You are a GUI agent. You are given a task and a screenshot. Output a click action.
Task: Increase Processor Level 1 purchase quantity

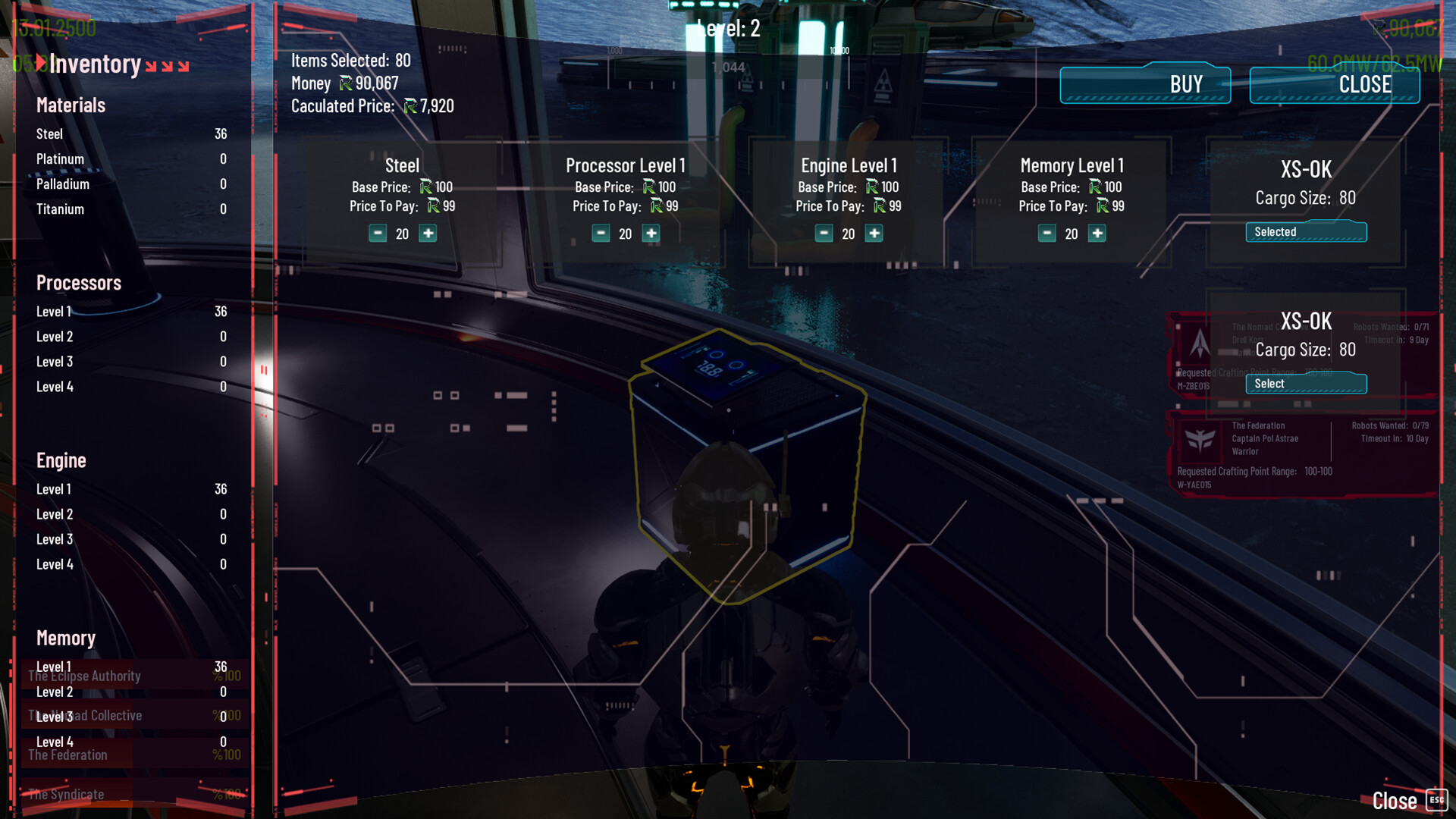click(x=651, y=234)
